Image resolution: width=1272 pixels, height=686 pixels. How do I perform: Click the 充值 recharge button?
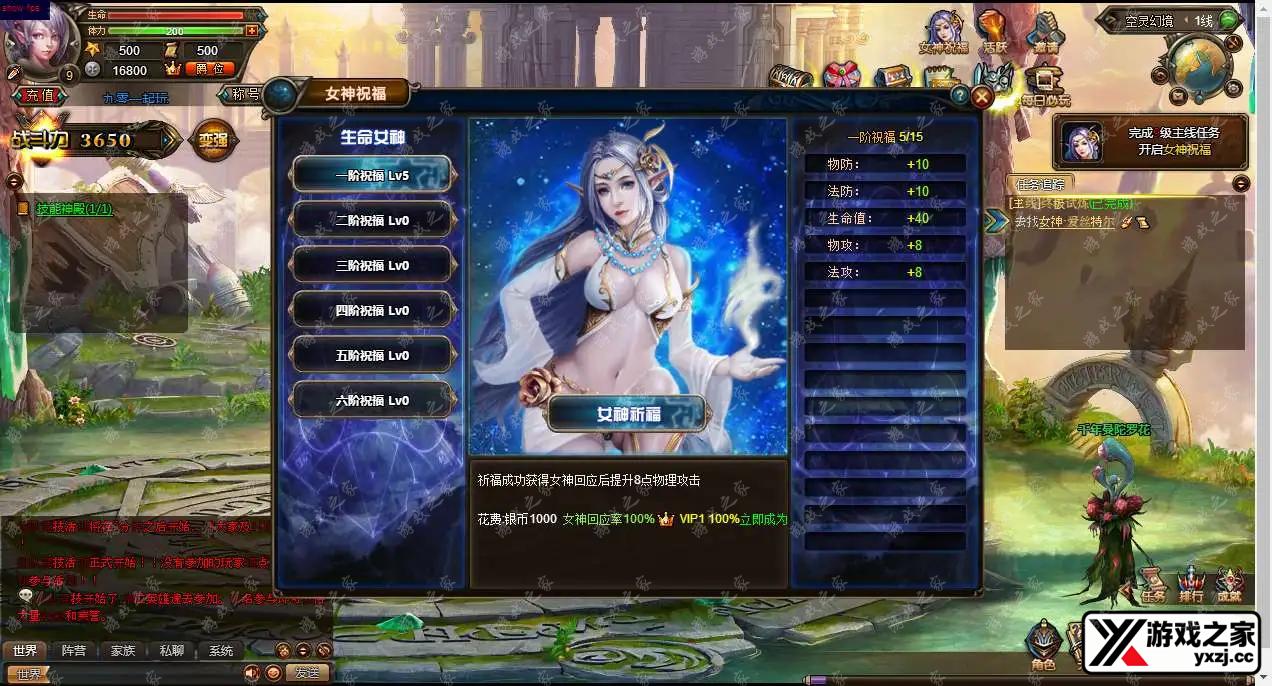pyautogui.click(x=41, y=95)
